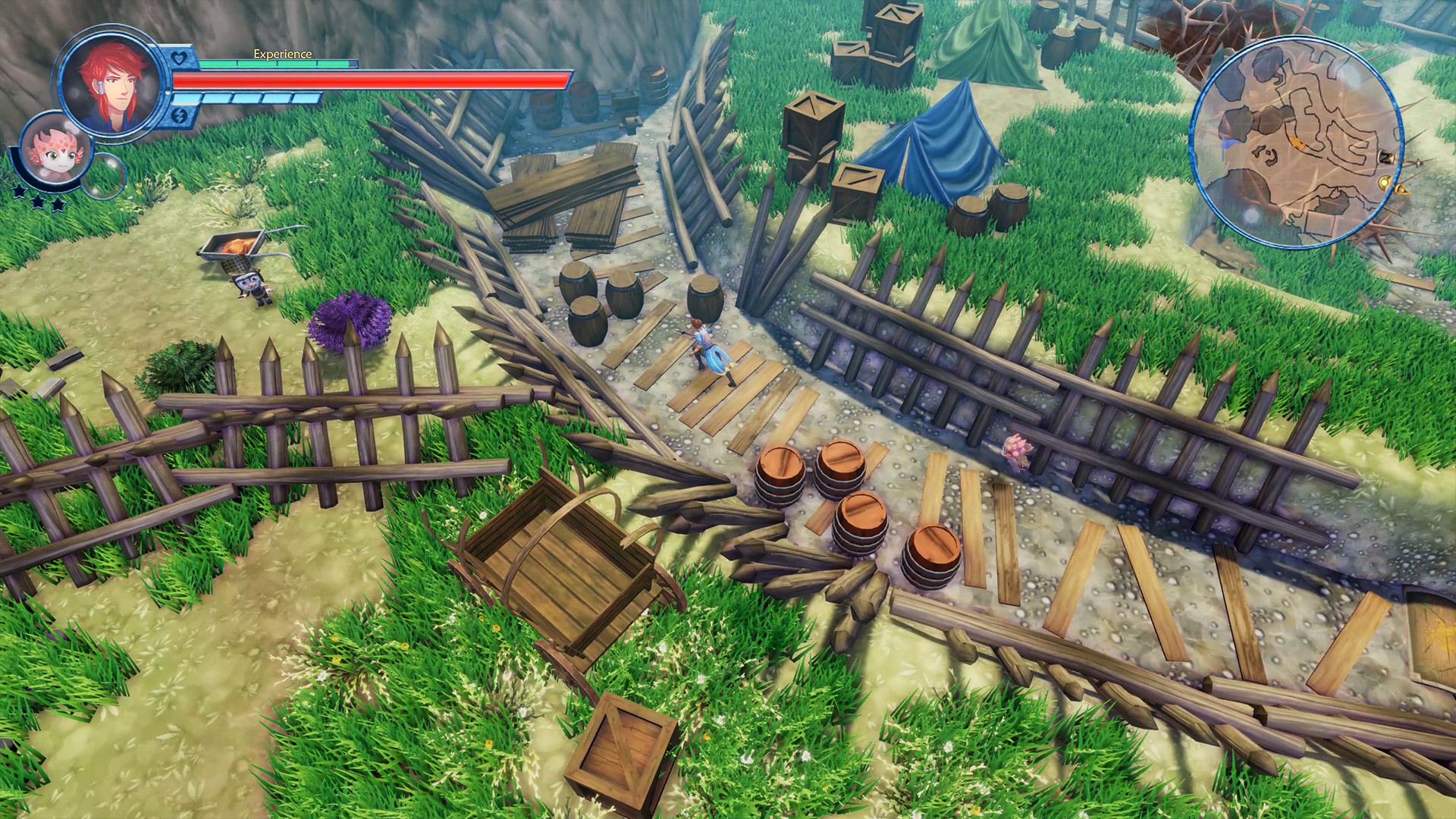Click the heart icon on the HUD
This screenshot has width=1456, height=819.
[179, 57]
